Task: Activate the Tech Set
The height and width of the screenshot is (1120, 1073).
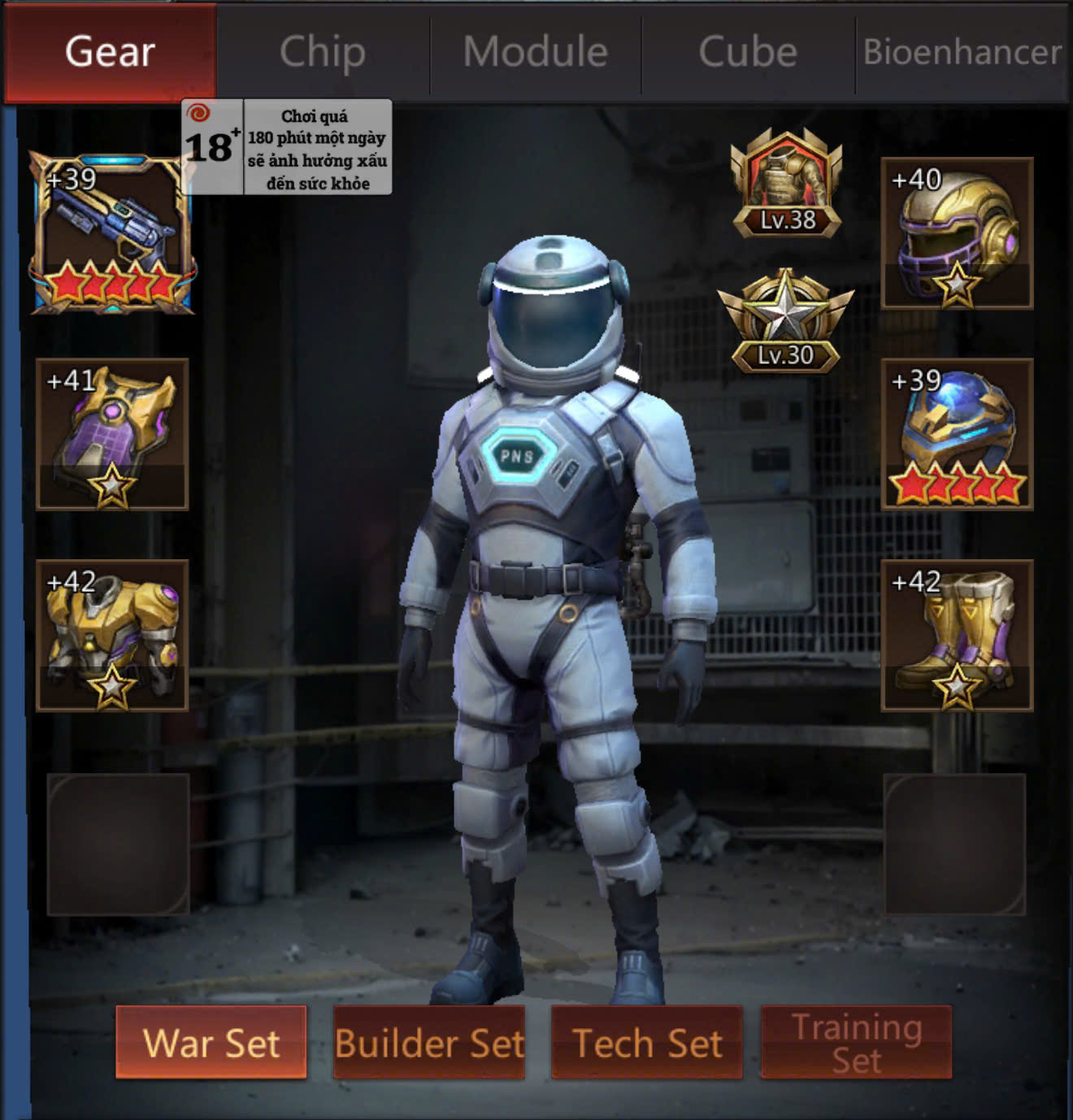Action: pos(647,1042)
